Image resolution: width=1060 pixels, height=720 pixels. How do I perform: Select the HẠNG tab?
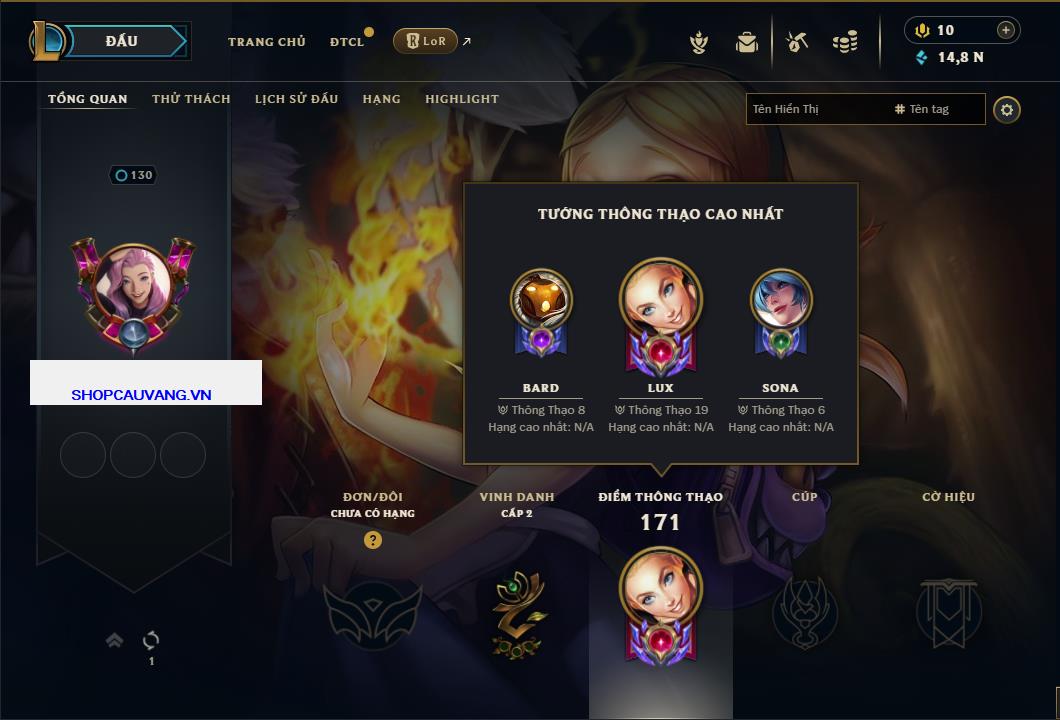coord(381,99)
